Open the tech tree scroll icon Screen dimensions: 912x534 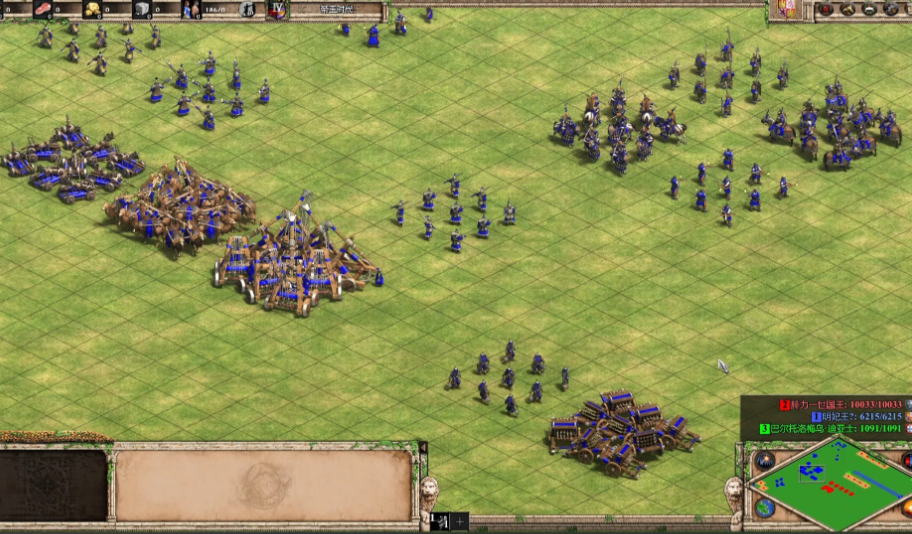point(846,10)
